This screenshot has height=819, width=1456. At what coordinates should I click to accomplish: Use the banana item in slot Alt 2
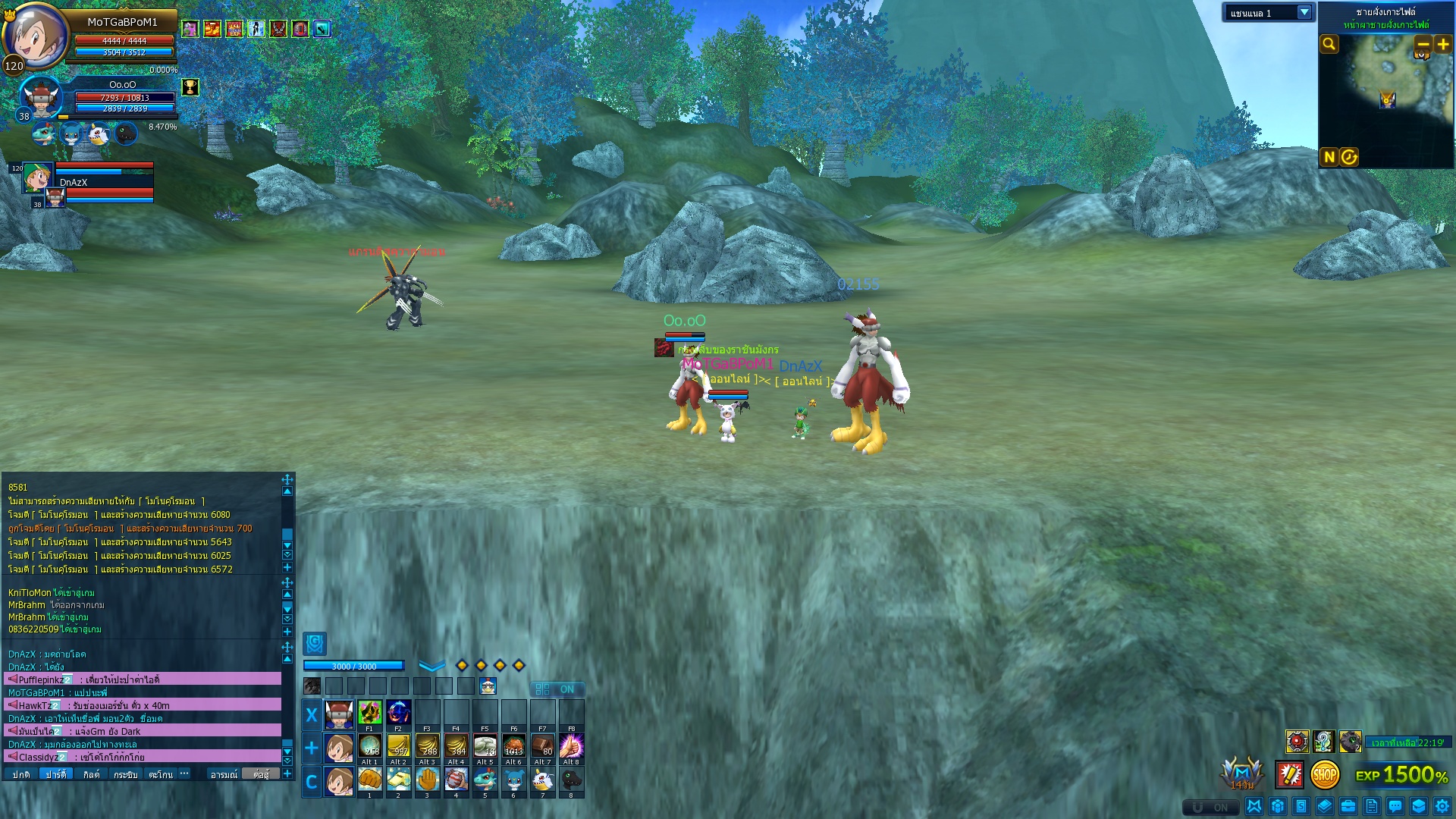[x=398, y=747]
